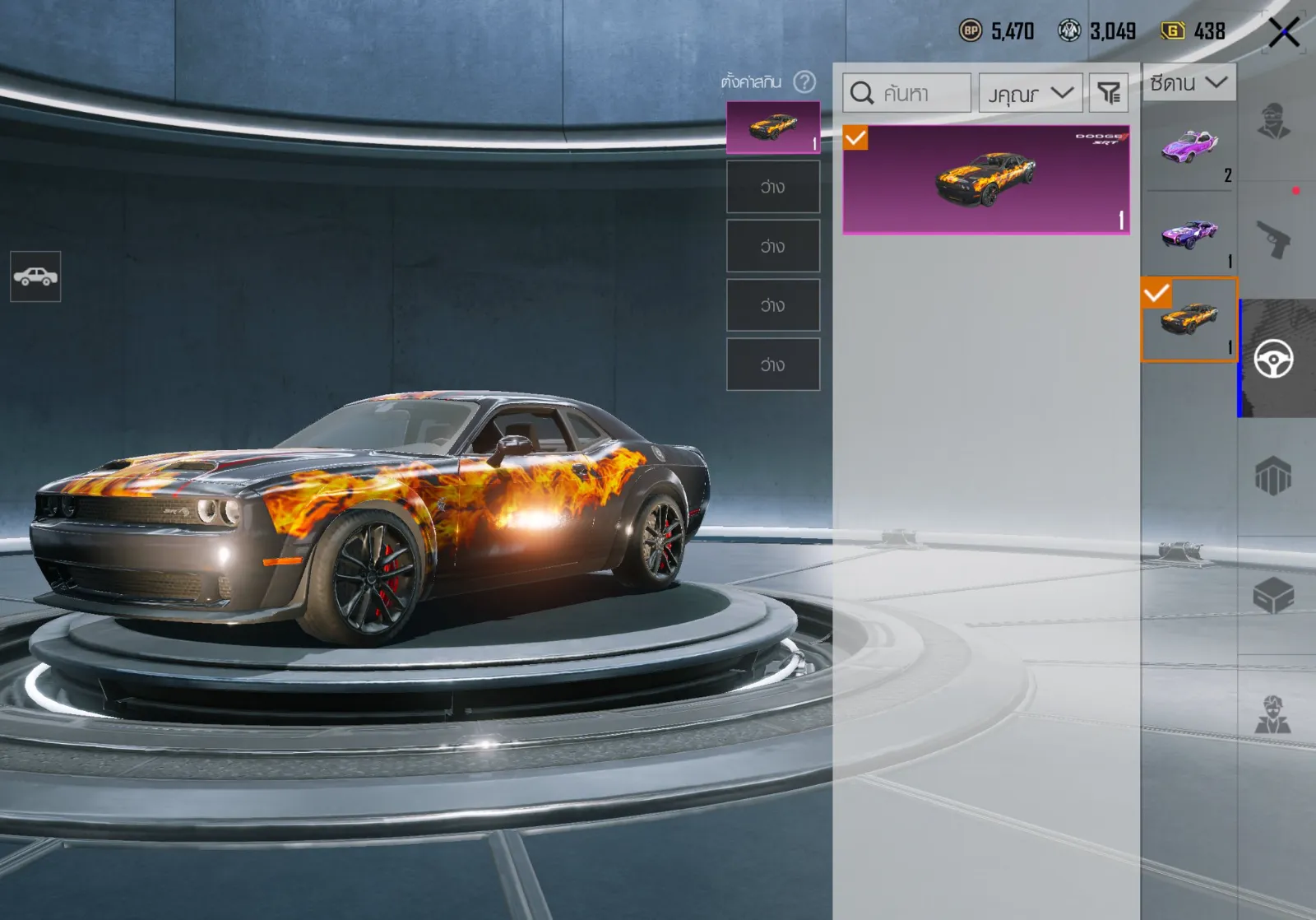Open the ซีดาน vehicle type dropdown
1316x920 pixels.
[1189, 82]
